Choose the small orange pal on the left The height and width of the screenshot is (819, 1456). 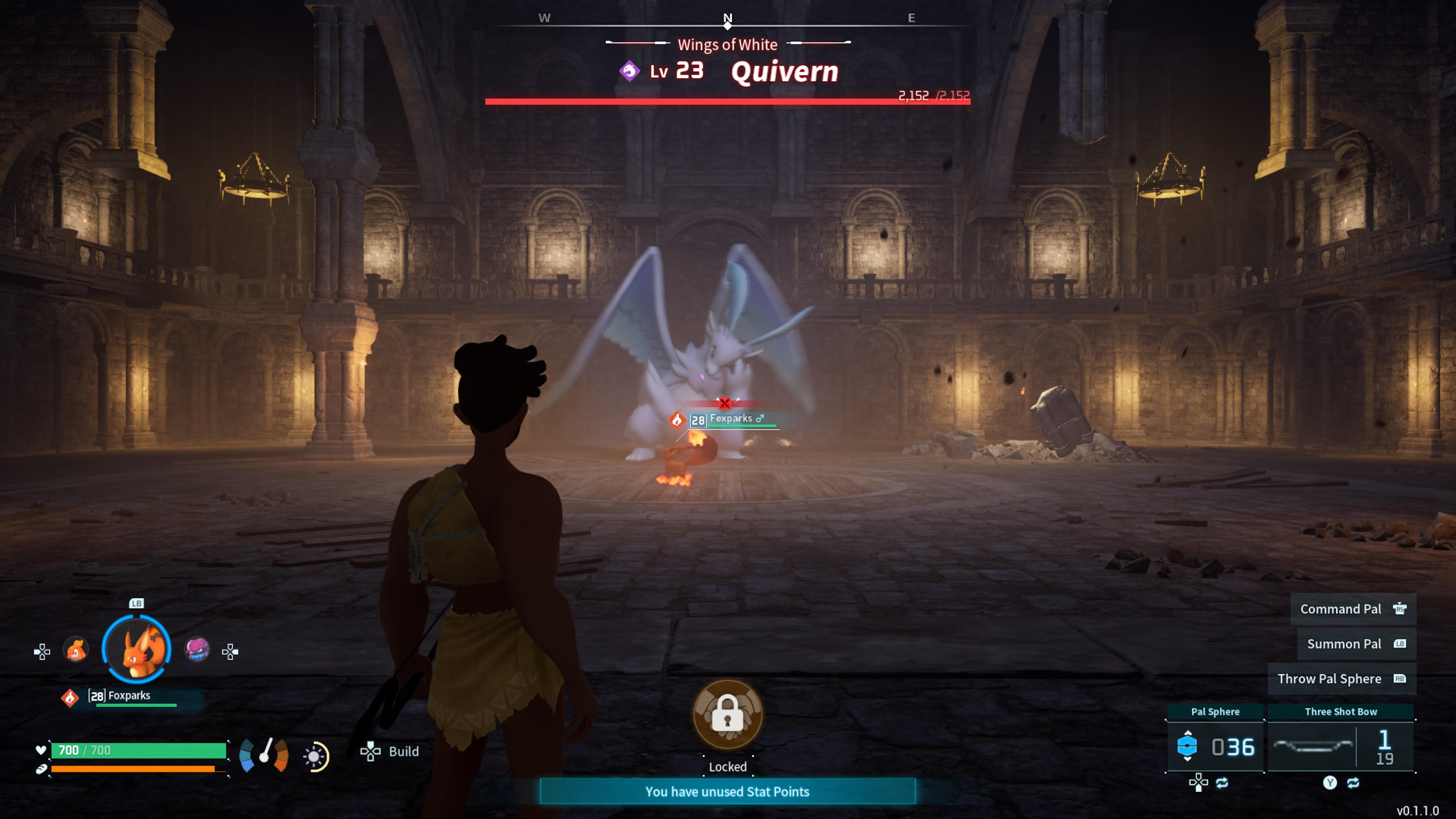point(76,650)
